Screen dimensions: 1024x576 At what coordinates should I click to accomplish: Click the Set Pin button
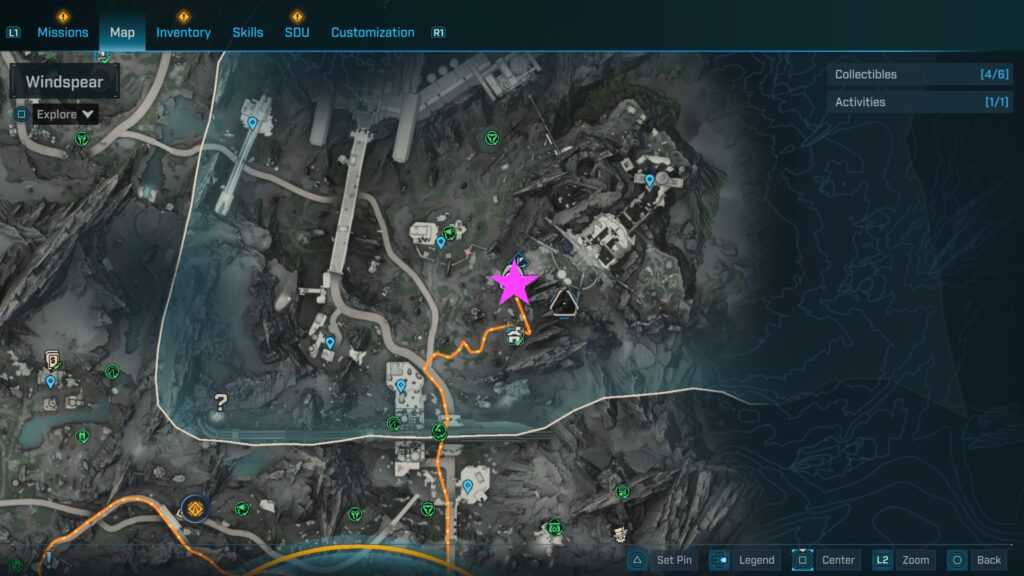[x=661, y=560]
